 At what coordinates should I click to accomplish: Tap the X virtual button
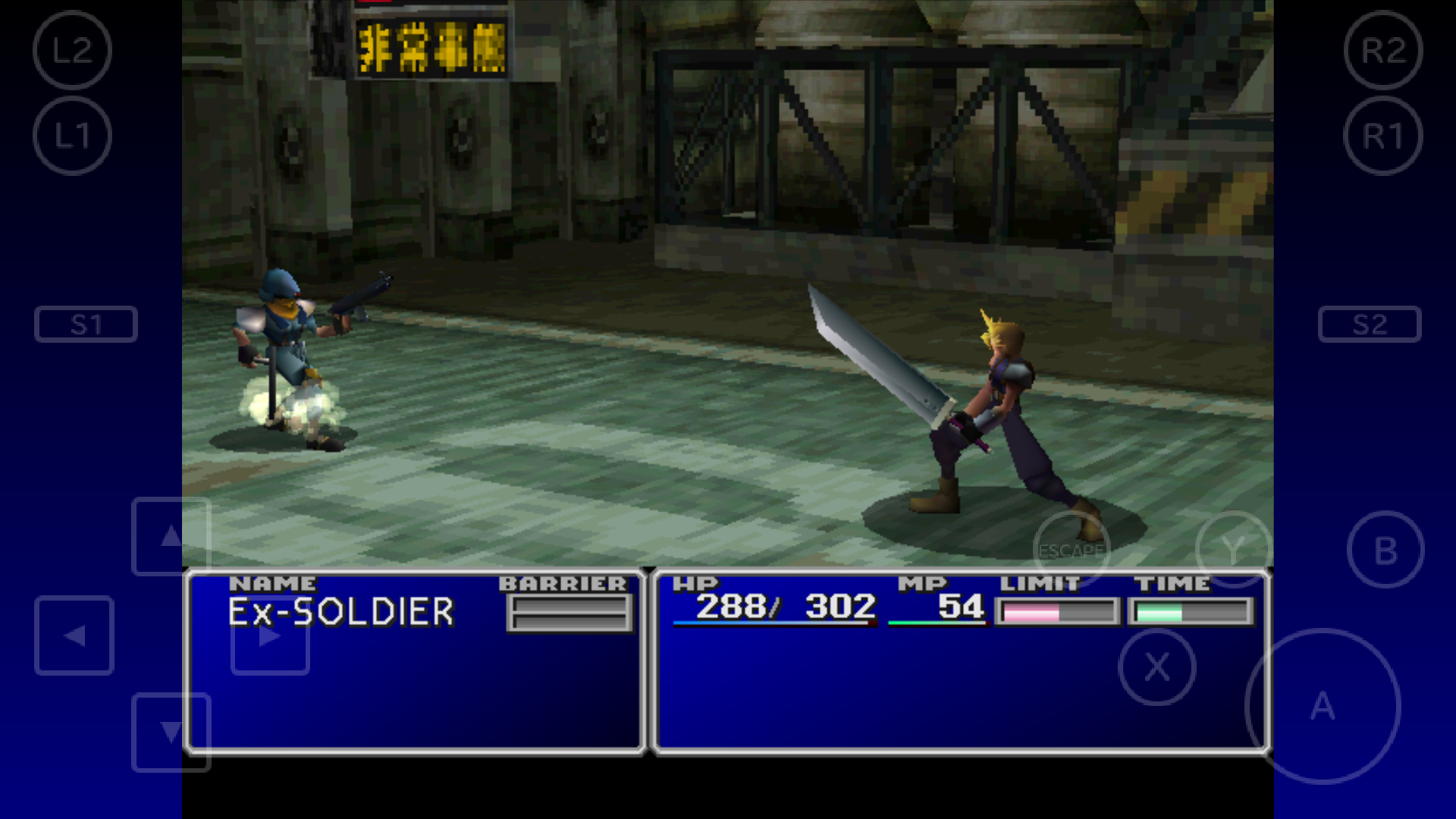(1157, 667)
